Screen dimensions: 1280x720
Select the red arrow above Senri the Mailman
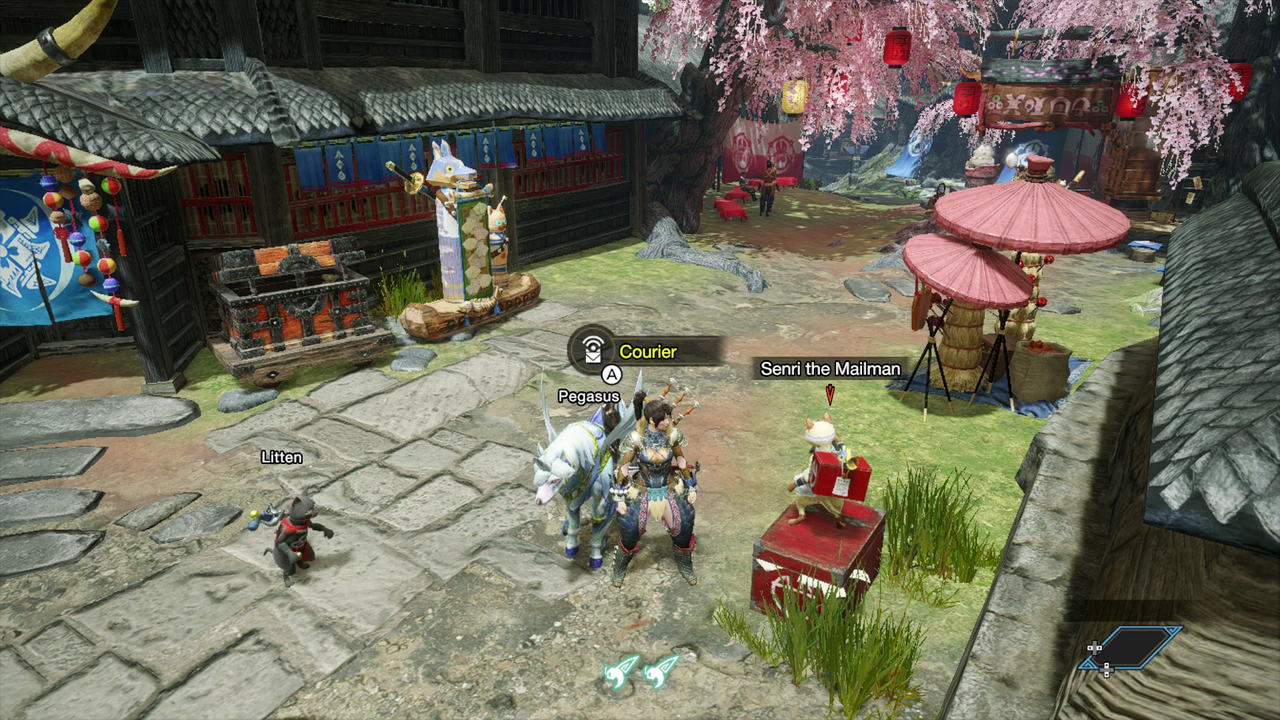coord(828,396)
